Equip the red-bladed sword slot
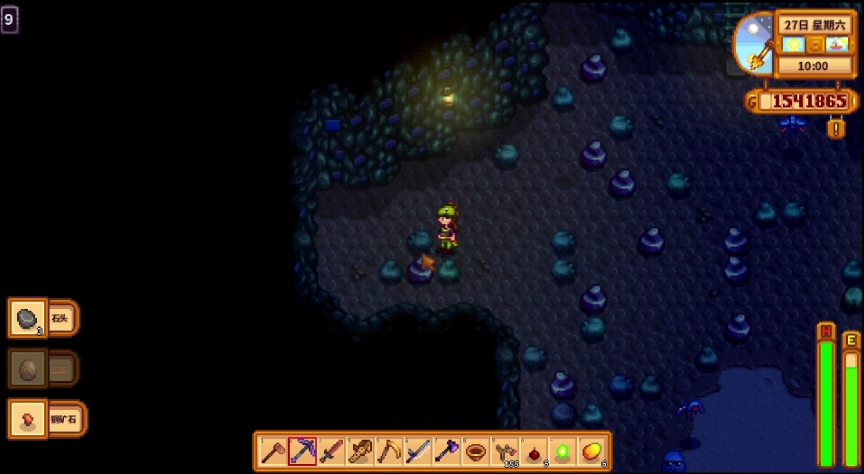 [331, 452]
